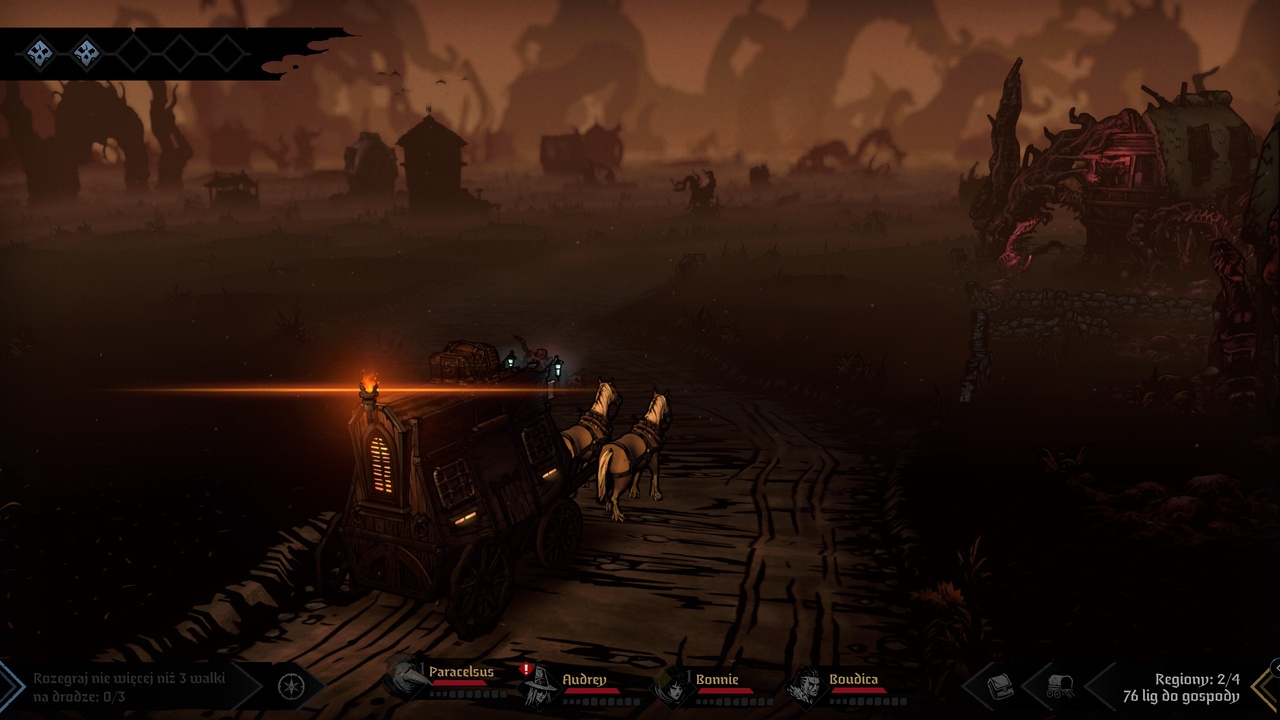Viewport: 1280px width, 720px height.
Task: Select Bonnie's character portrait
Action: [677, 686]
